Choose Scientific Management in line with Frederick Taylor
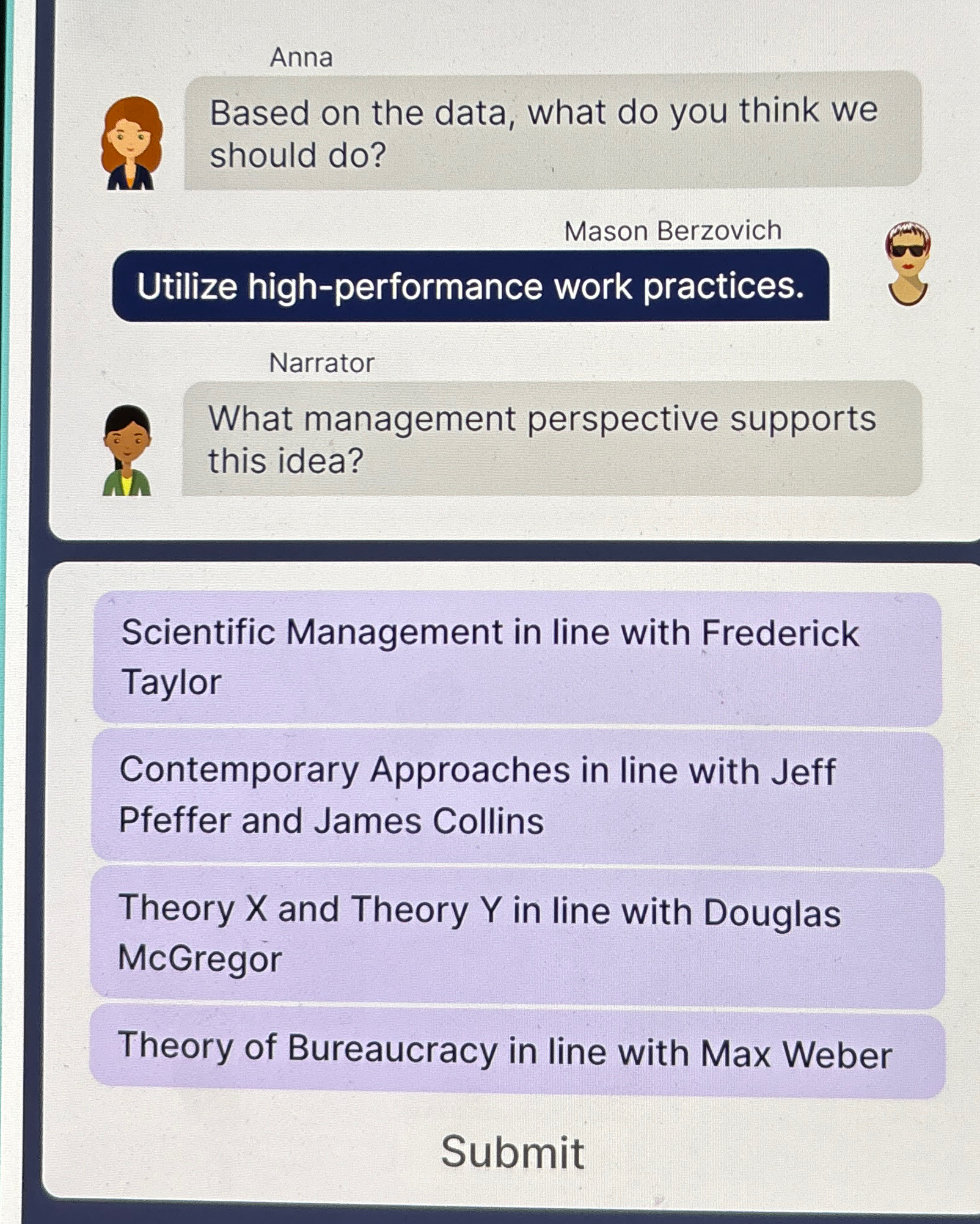 516,658
